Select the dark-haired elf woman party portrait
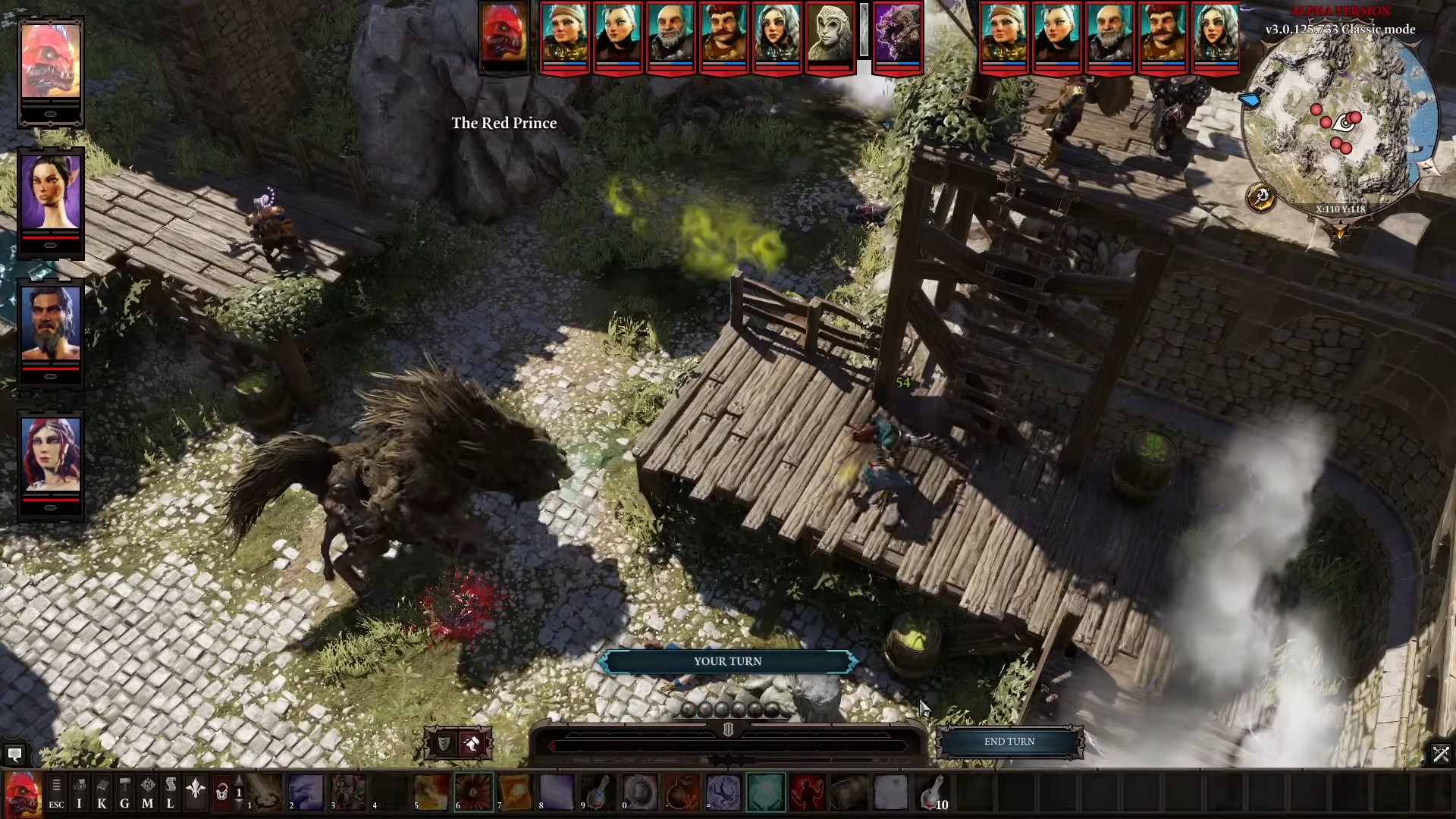 [x=50, y=193]
